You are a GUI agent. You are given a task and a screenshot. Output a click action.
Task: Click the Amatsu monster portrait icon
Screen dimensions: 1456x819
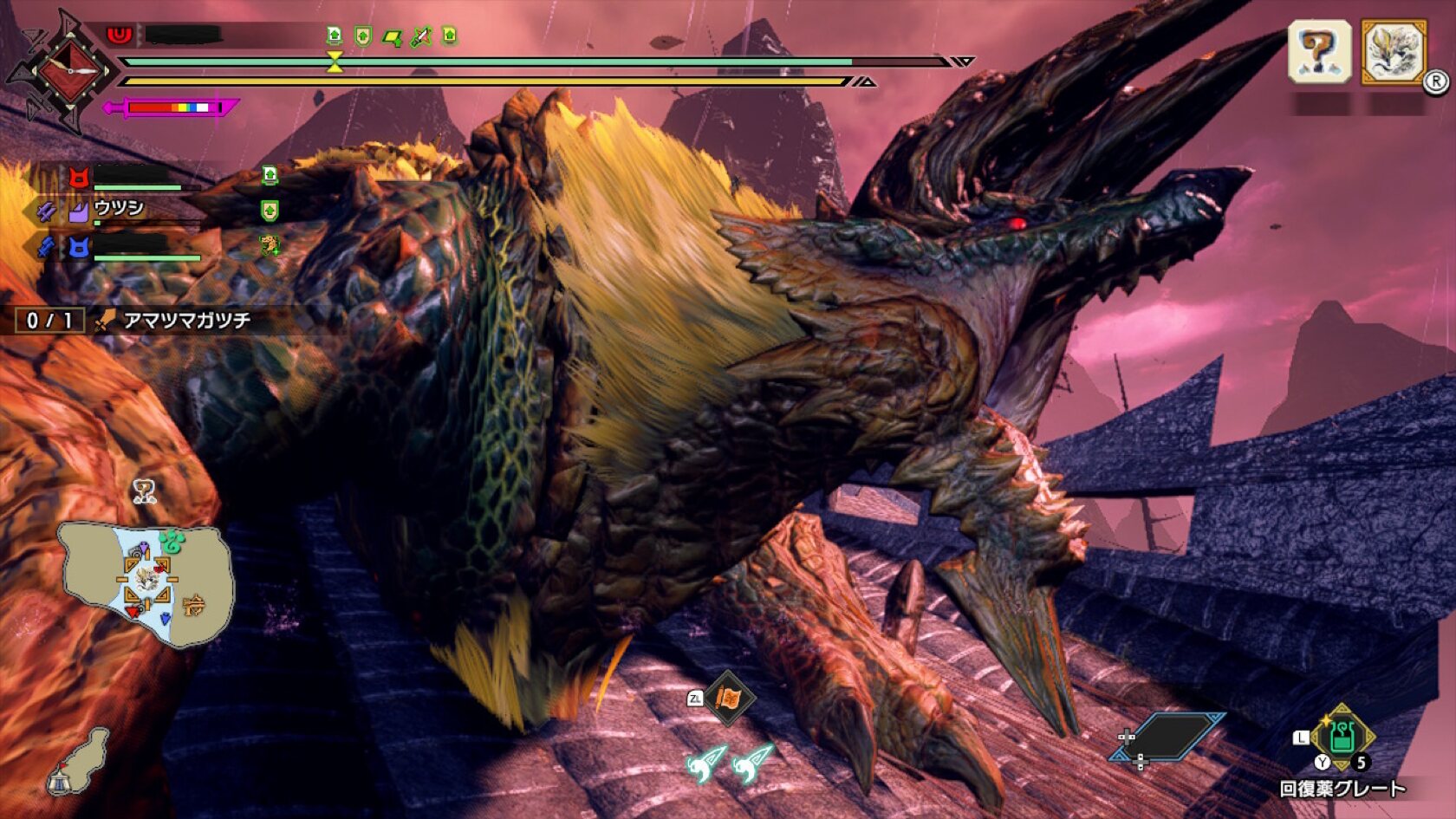pyautogui.click(x=1393, y=52)
